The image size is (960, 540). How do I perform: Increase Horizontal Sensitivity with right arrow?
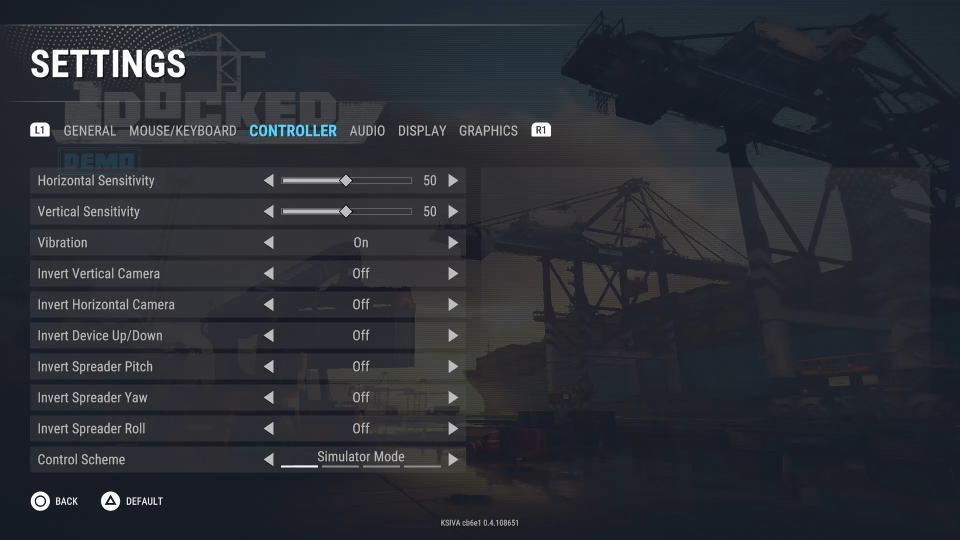453,181
